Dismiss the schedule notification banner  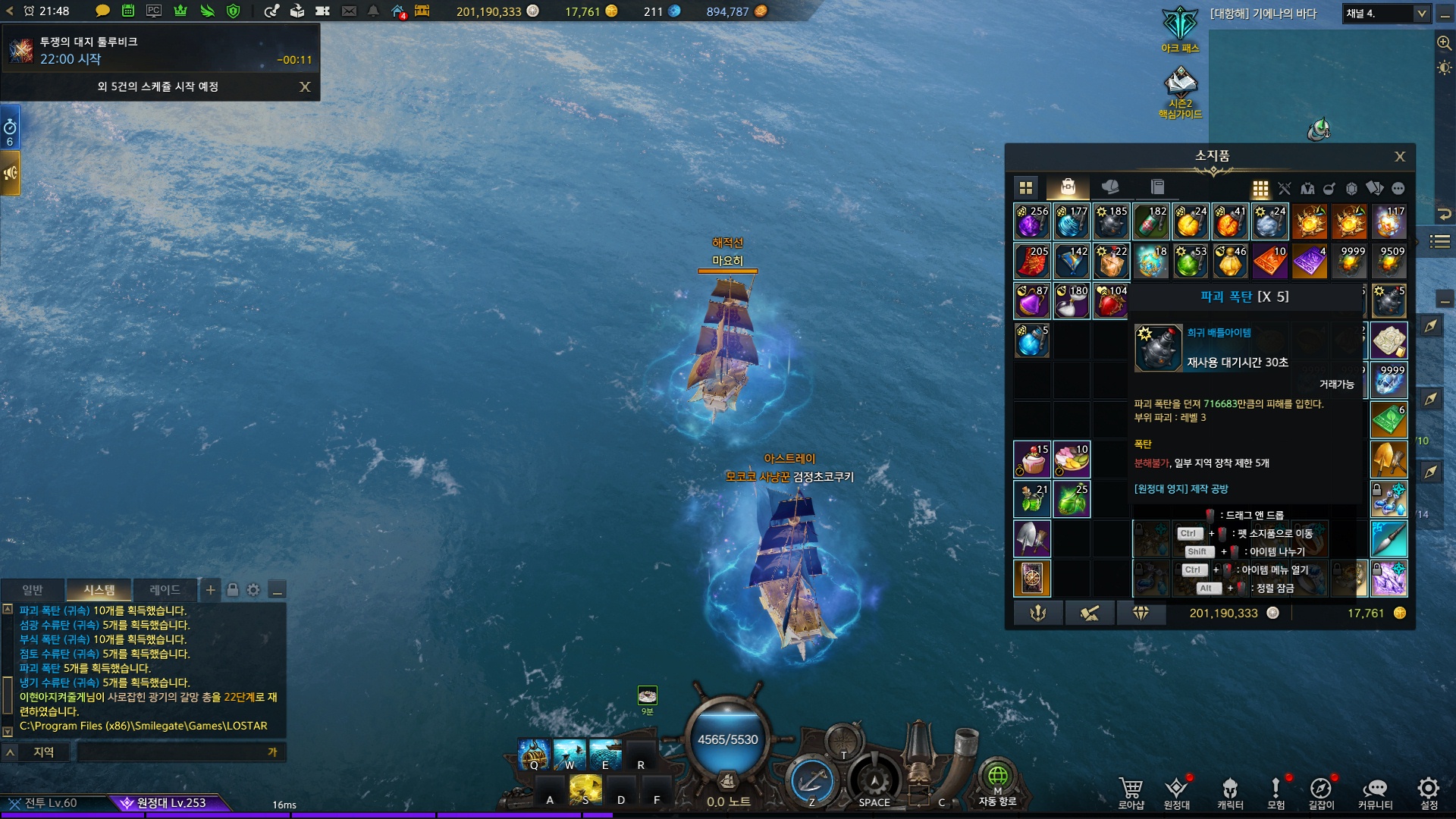[x=305, y=86]
